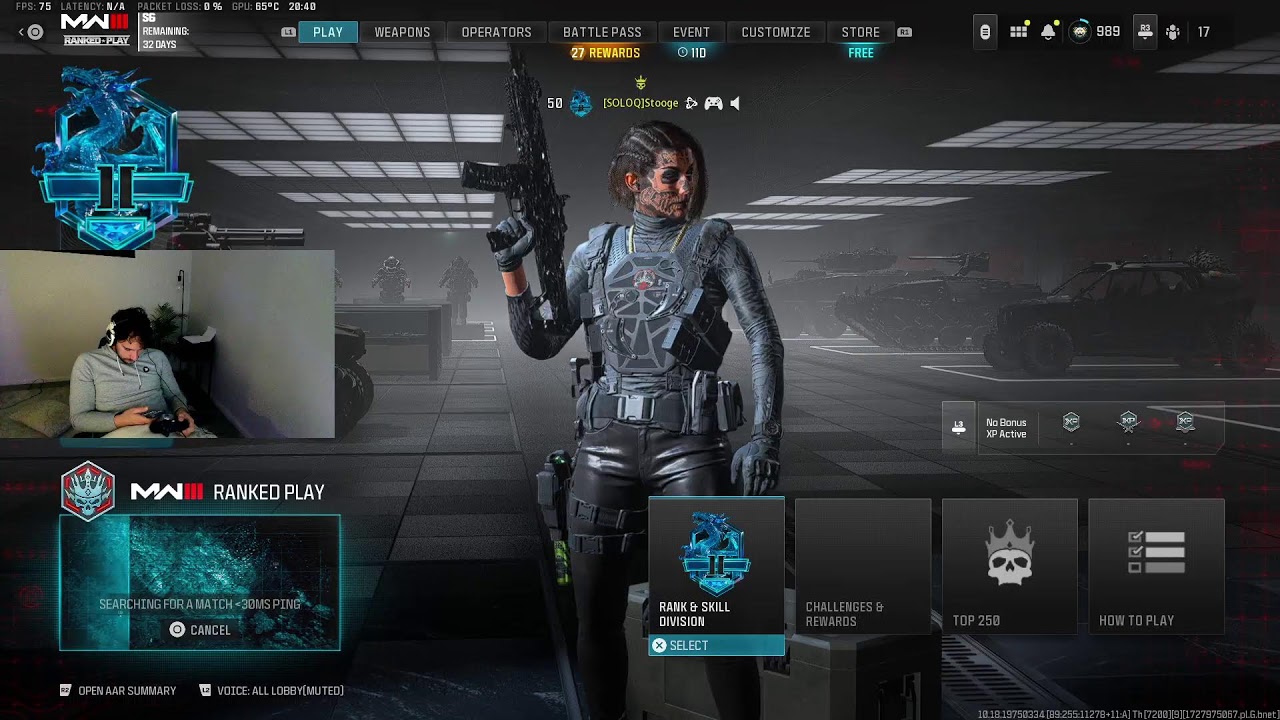Open the Rank & Skill Division tile
The image size is (1280, 720).
[x=716, y=566]
